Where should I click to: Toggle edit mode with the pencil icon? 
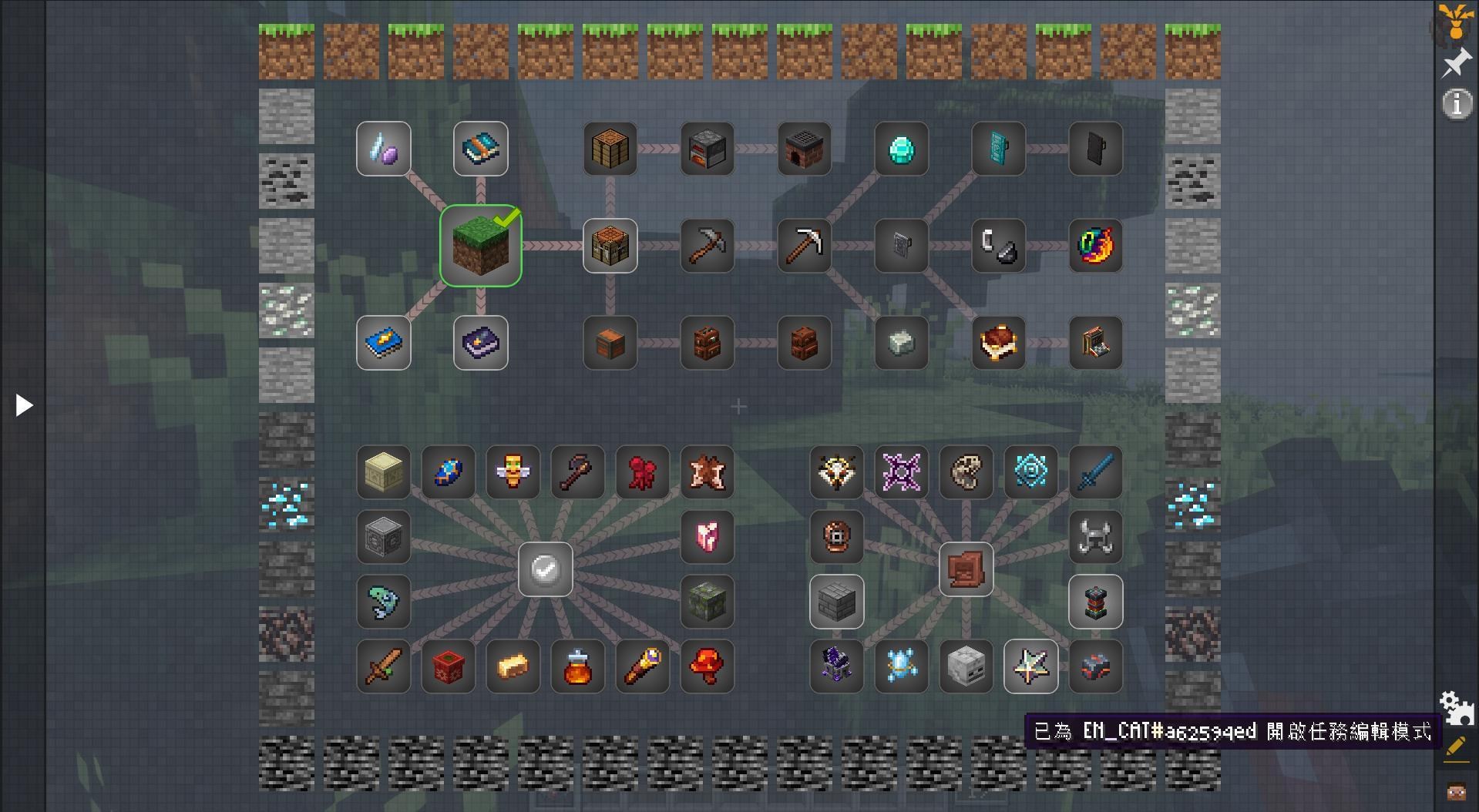tap(1456, 747)
